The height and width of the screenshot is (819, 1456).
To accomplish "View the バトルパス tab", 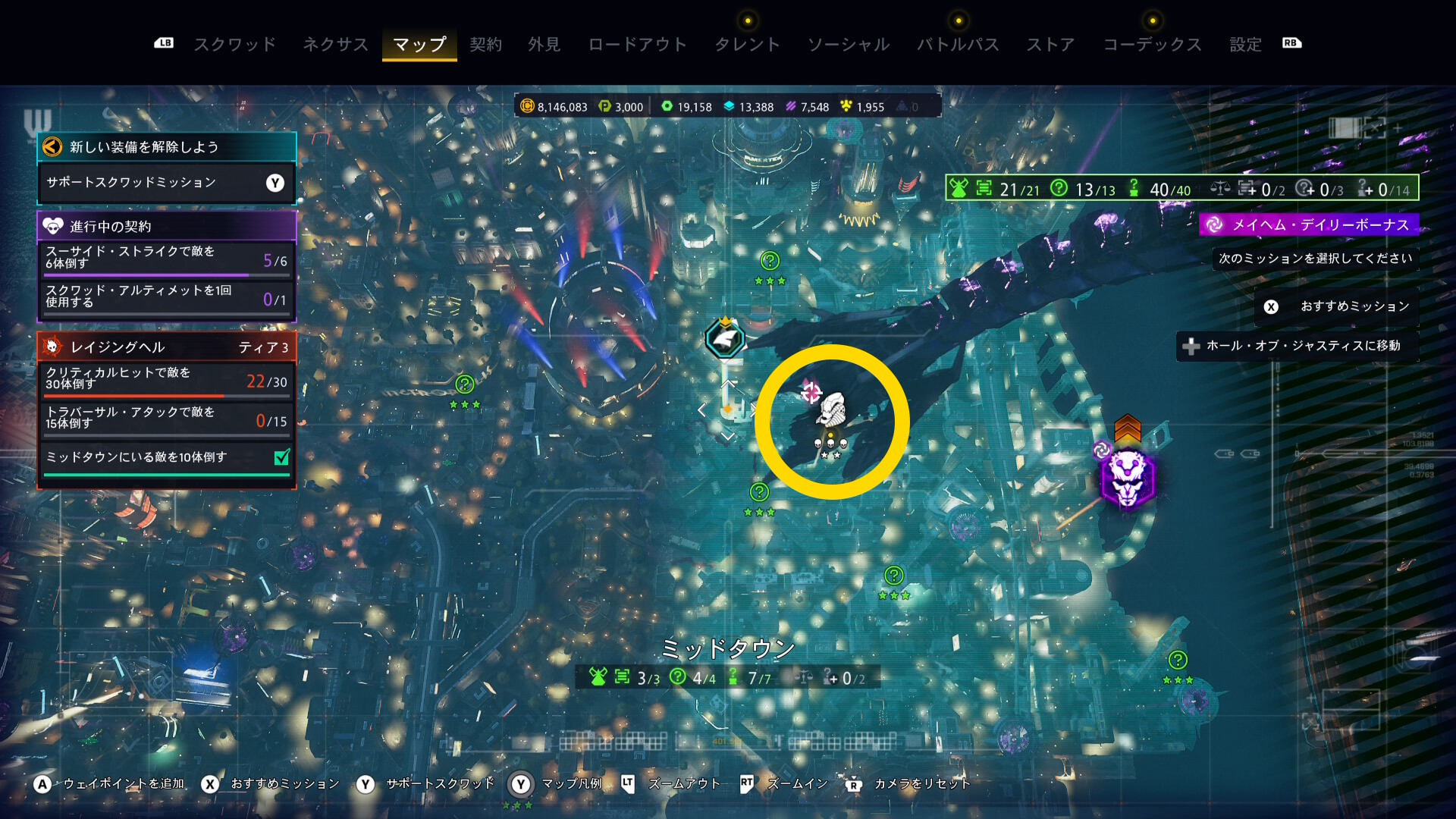I will pos(958,45).
